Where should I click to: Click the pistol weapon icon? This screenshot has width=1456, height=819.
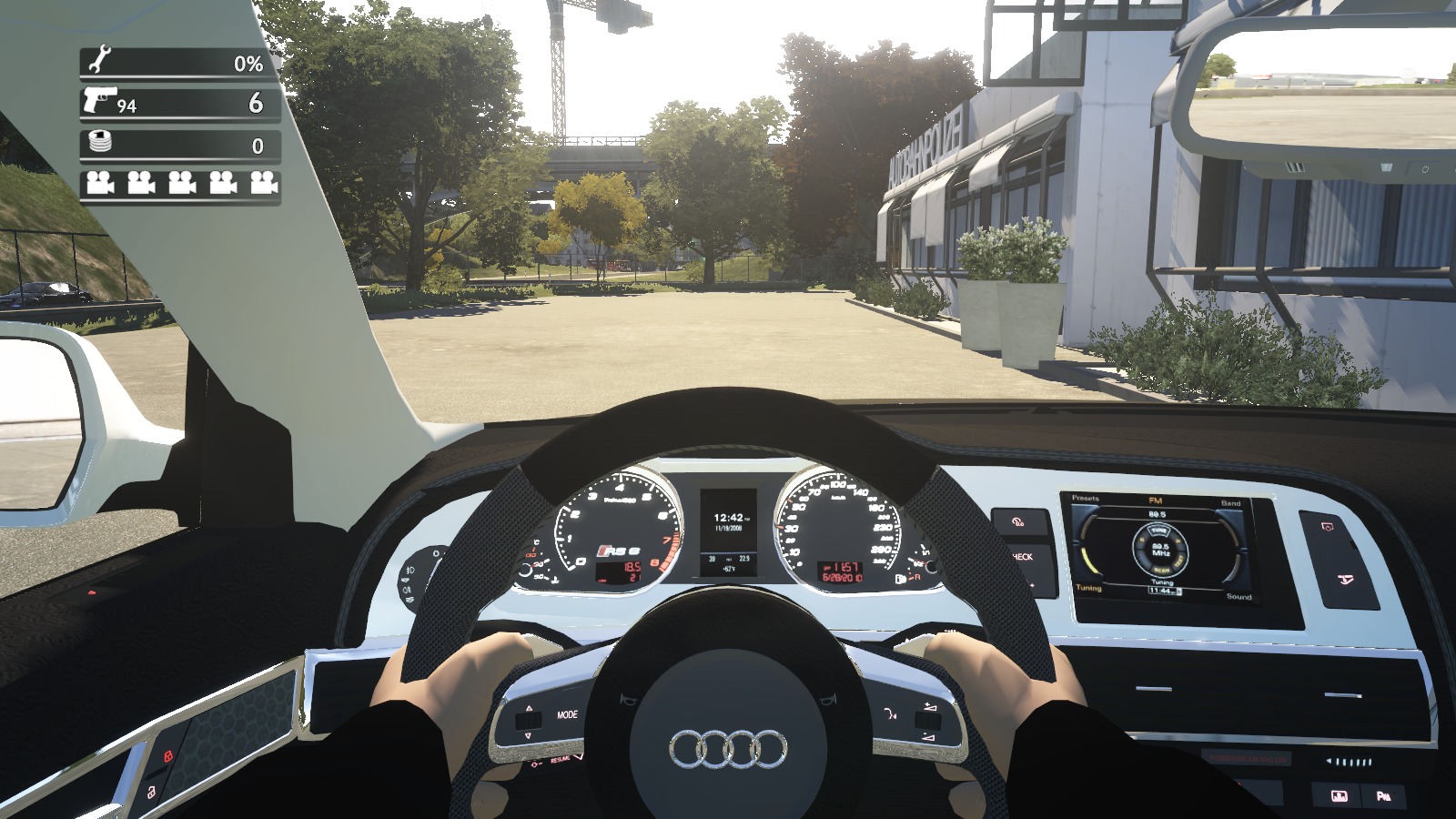coord(98,101)
